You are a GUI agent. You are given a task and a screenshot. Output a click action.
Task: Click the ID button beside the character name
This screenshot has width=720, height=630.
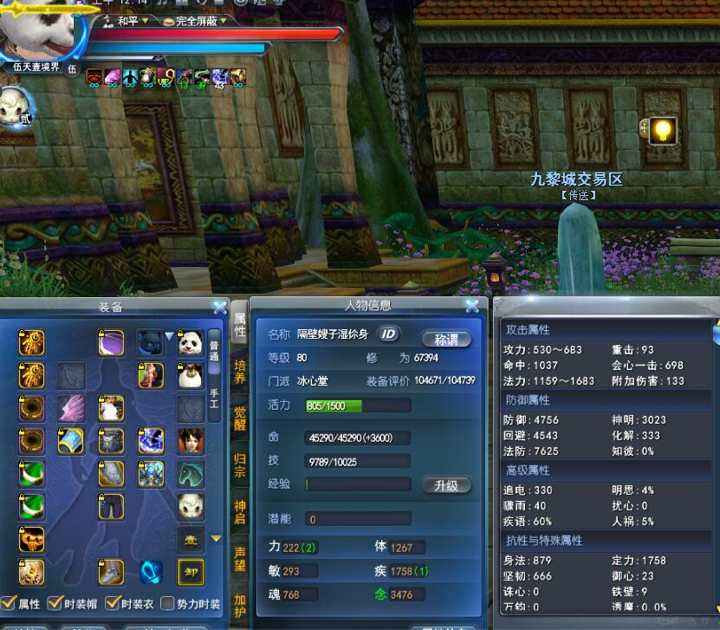tap(389, 334)
